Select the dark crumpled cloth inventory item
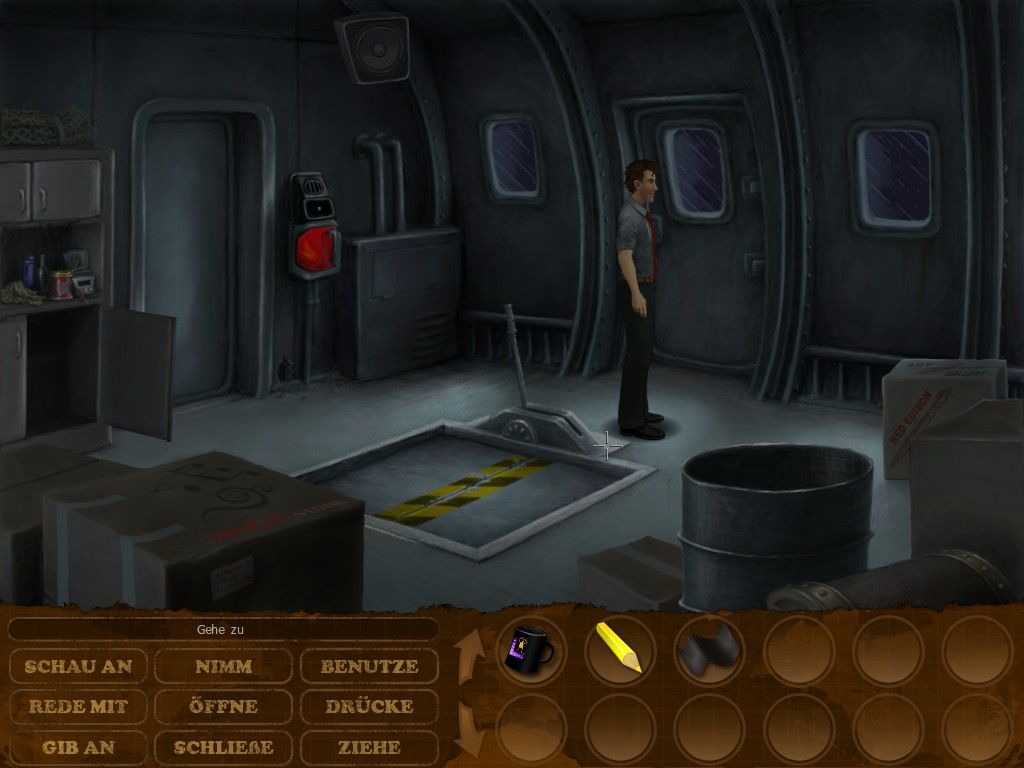This screenshot has height=768, width=1024. 708,650
